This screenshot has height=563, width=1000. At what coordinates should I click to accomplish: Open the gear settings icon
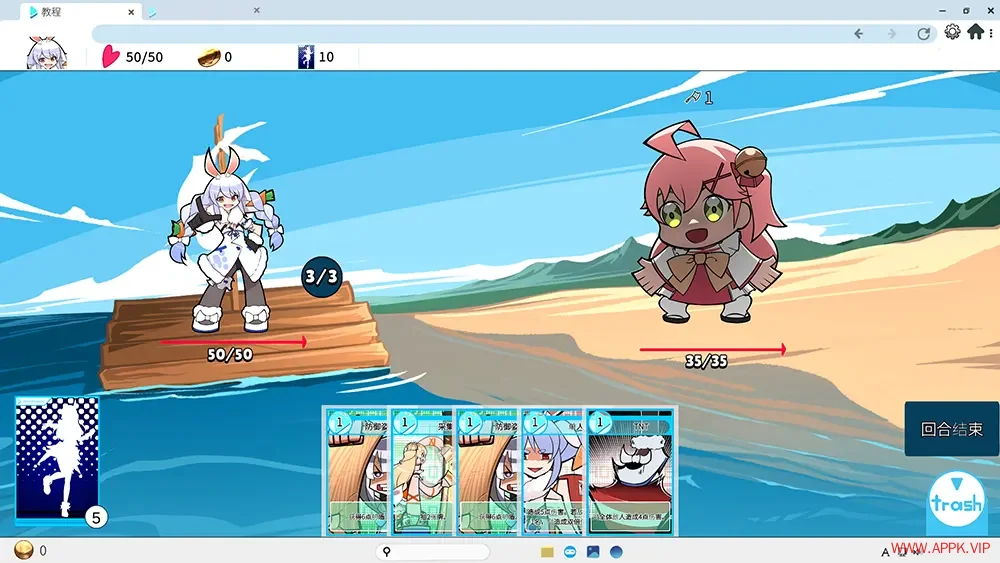point(952,32)
